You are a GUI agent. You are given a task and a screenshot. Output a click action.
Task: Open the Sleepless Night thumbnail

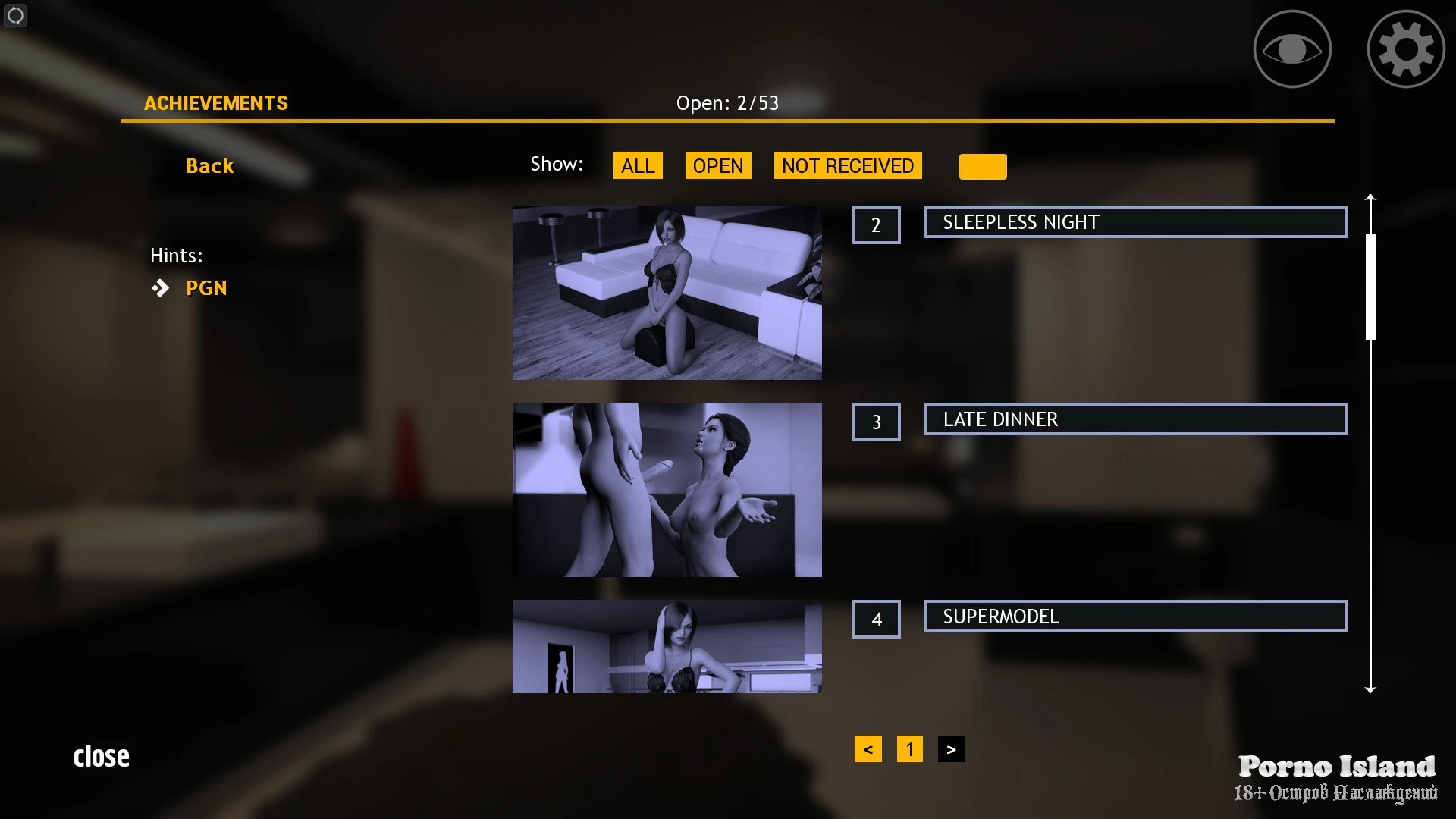tap(667, 293)
